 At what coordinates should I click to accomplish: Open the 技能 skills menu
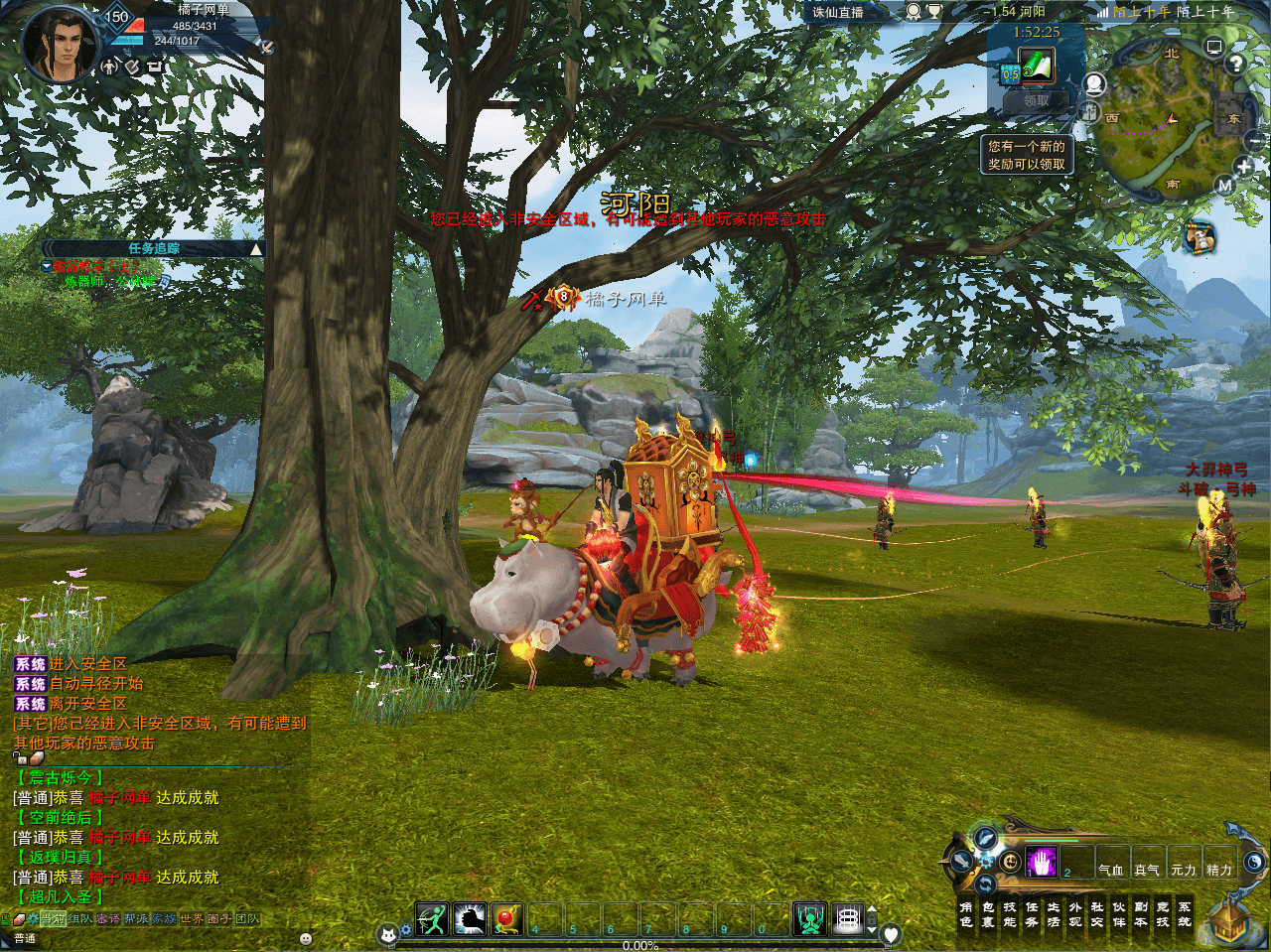tap(1010, 914)
